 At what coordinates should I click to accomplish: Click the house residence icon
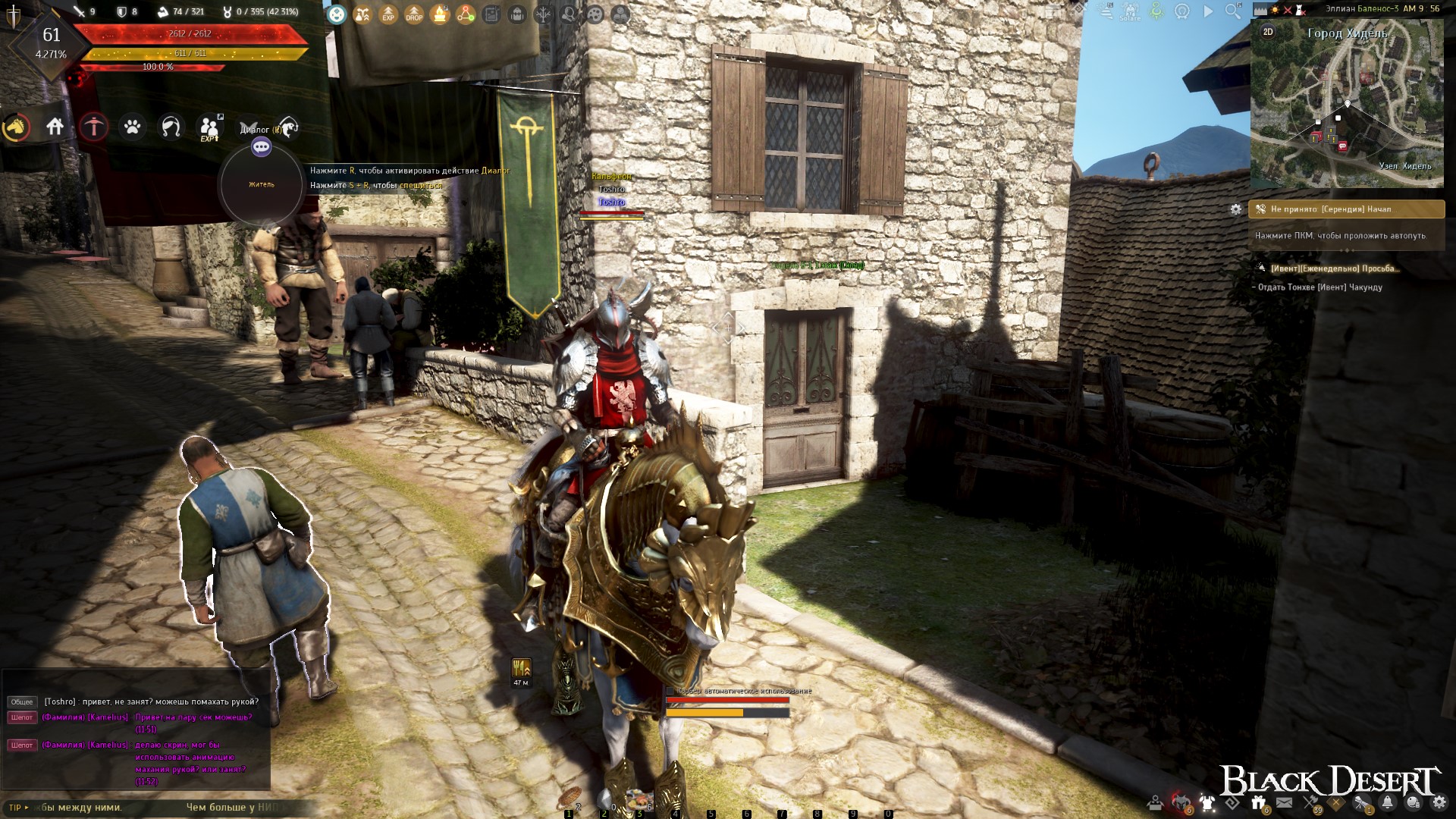coord(55,127)
